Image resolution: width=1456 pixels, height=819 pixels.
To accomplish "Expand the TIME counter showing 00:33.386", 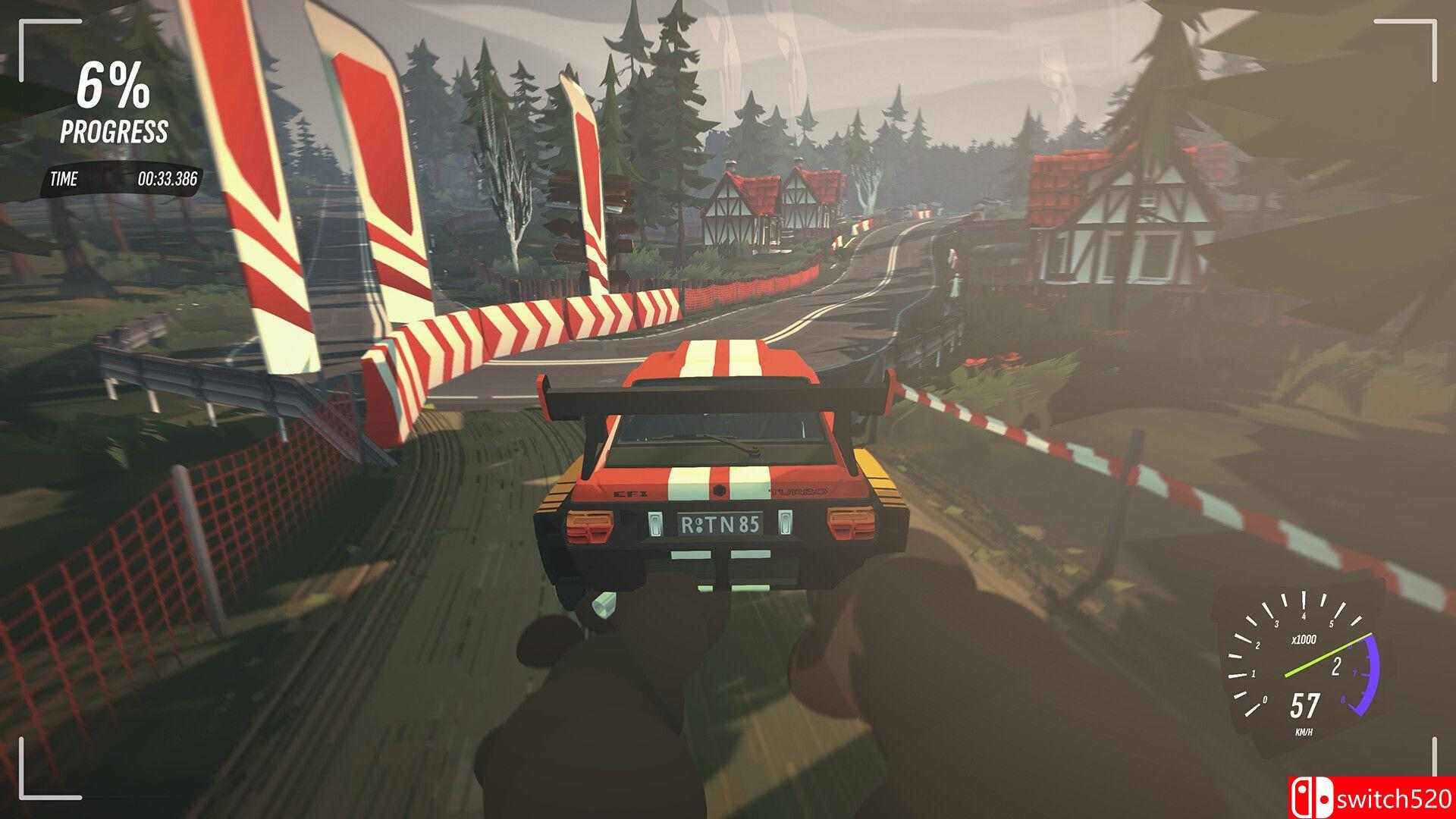I will tap(168, 180).
